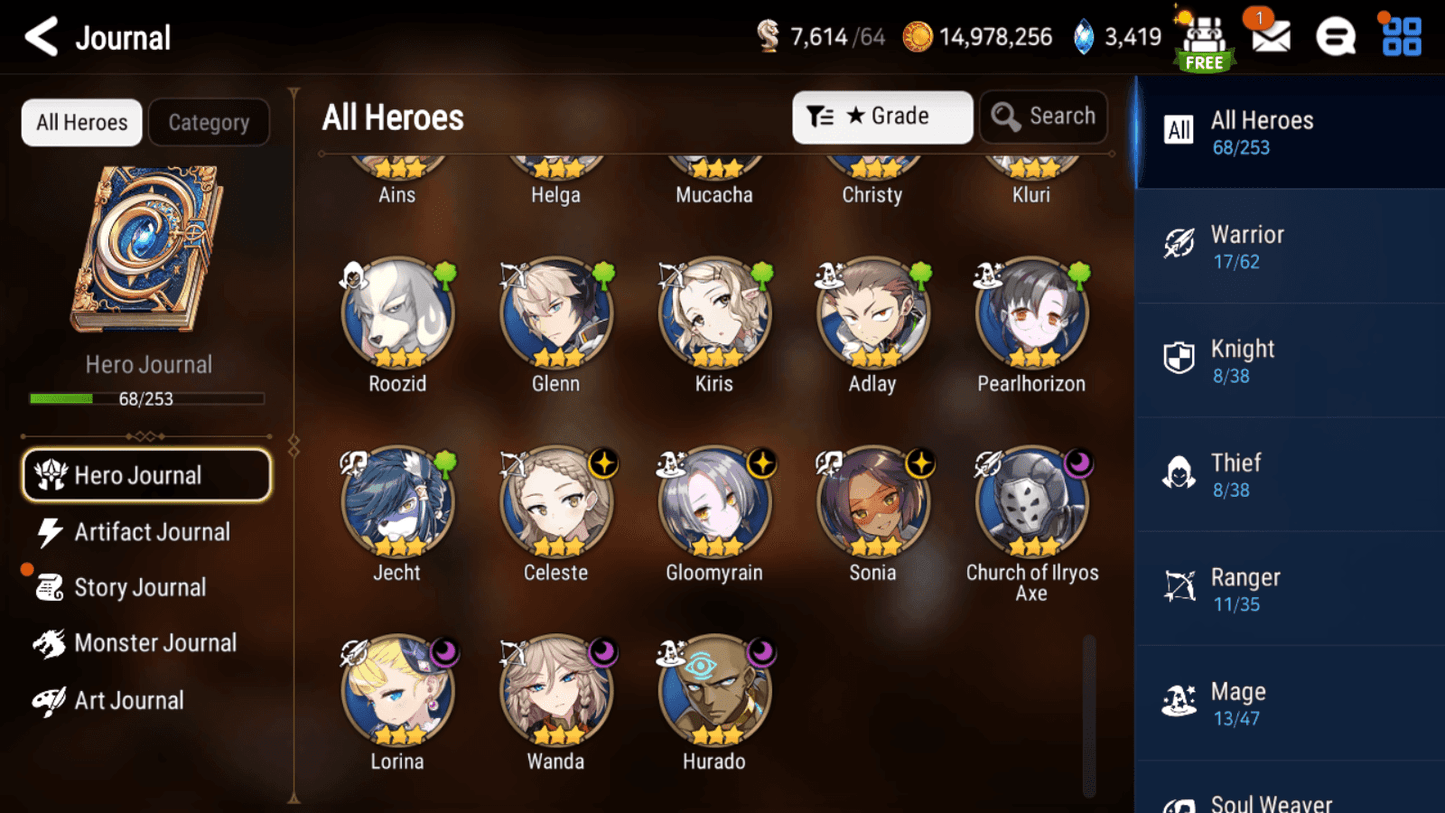Open the mail inbox icon

[1269, 36]
